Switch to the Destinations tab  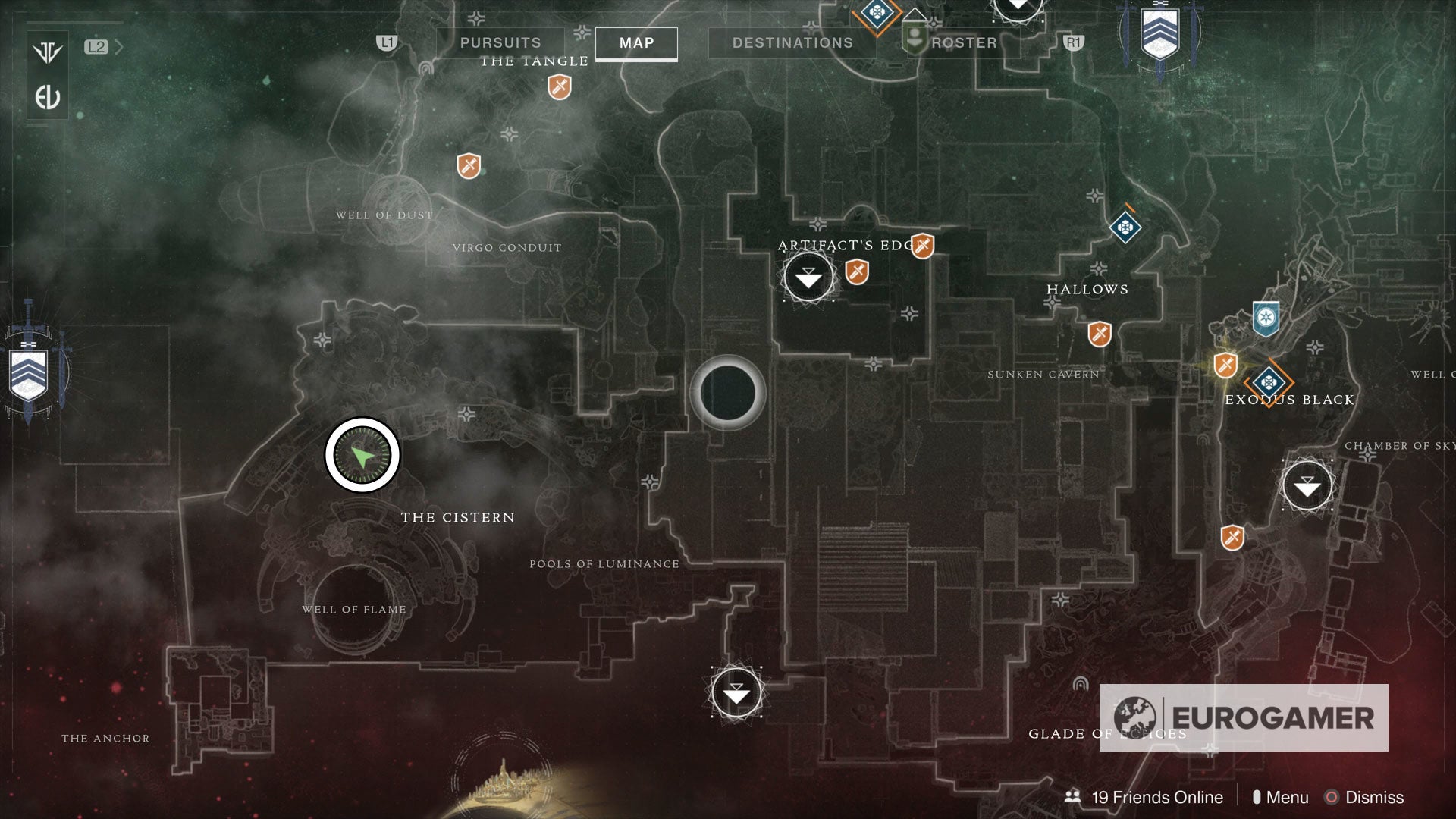pos(793,42)
